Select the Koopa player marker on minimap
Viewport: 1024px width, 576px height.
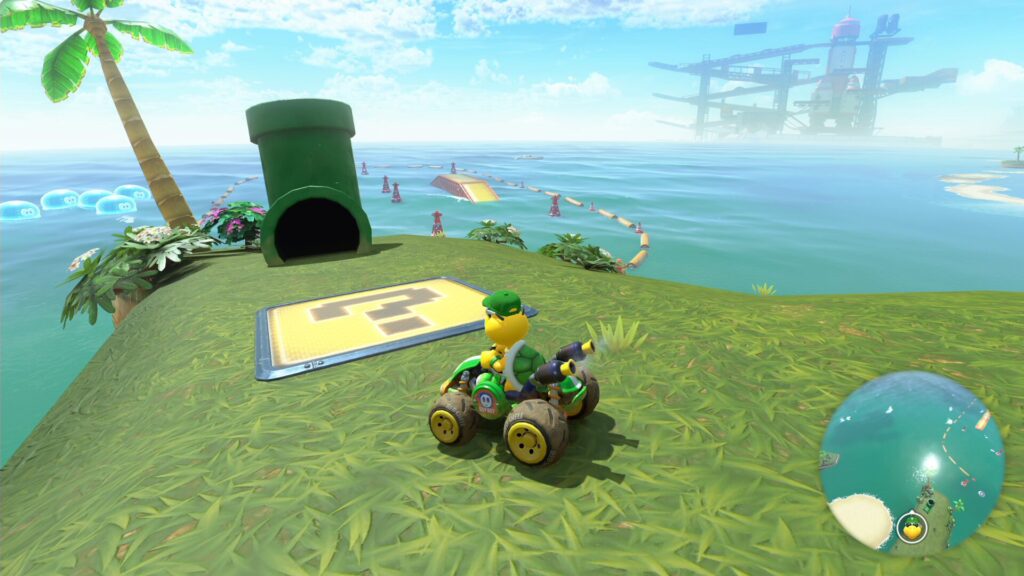coord(911,527)
